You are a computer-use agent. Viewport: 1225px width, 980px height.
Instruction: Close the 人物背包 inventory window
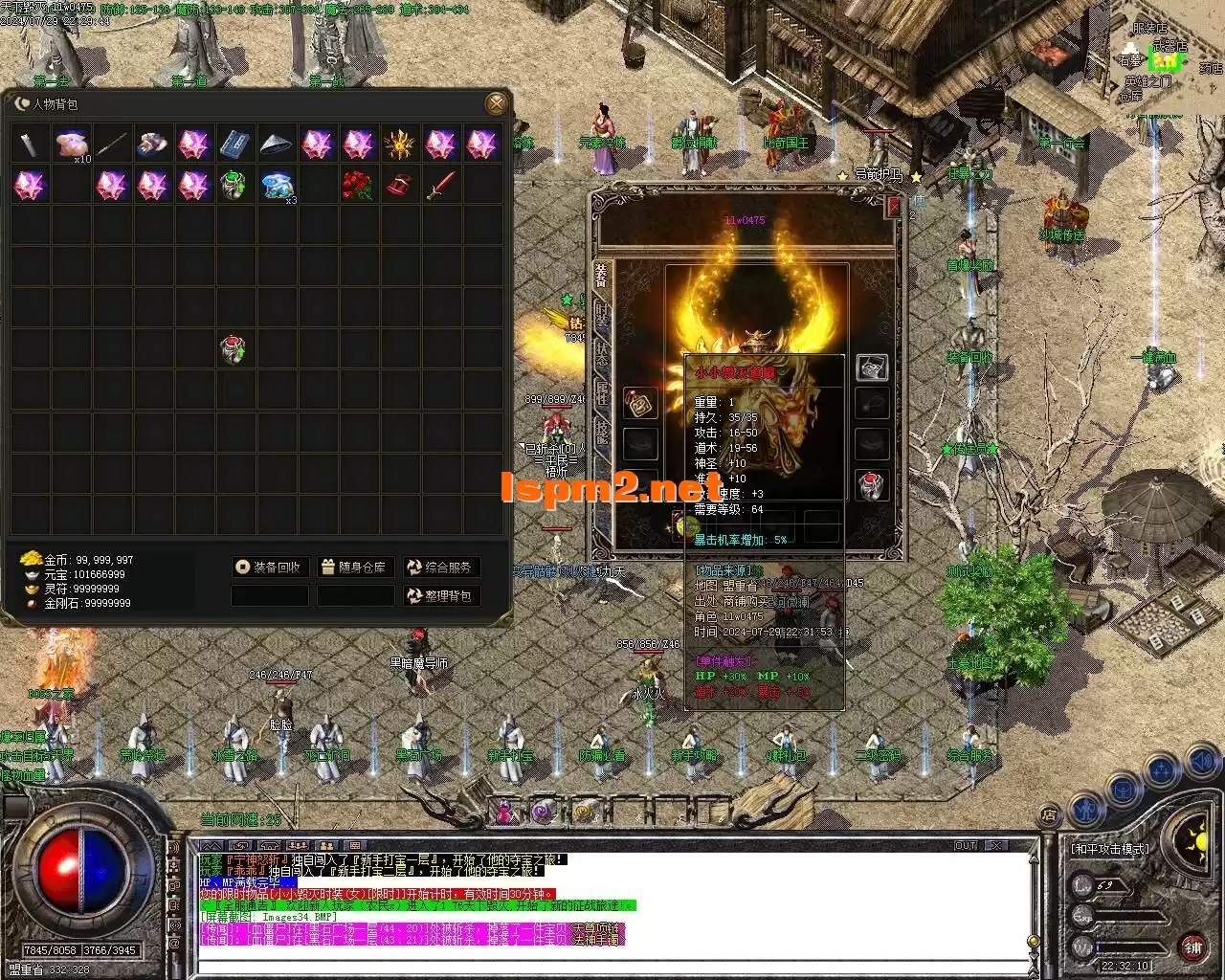[x=496, y=103]
